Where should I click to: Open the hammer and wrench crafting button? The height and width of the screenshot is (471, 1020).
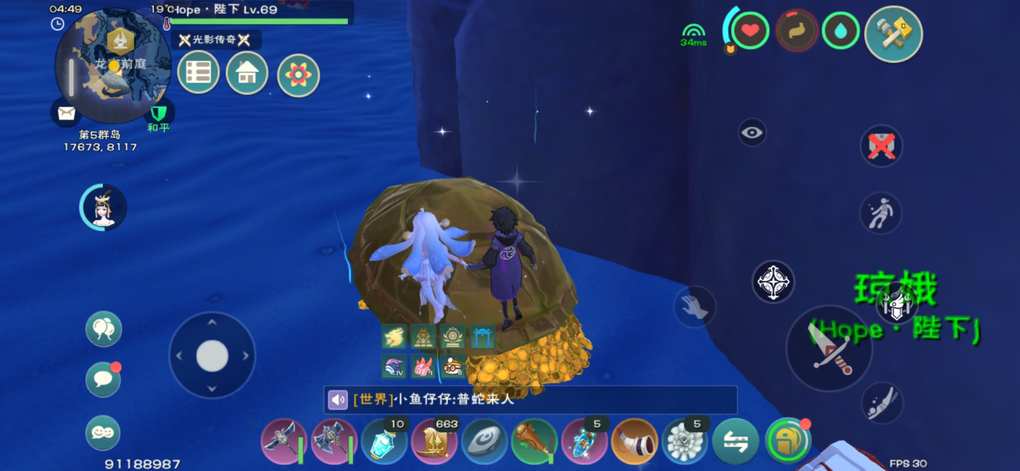(x=893, y=34)
